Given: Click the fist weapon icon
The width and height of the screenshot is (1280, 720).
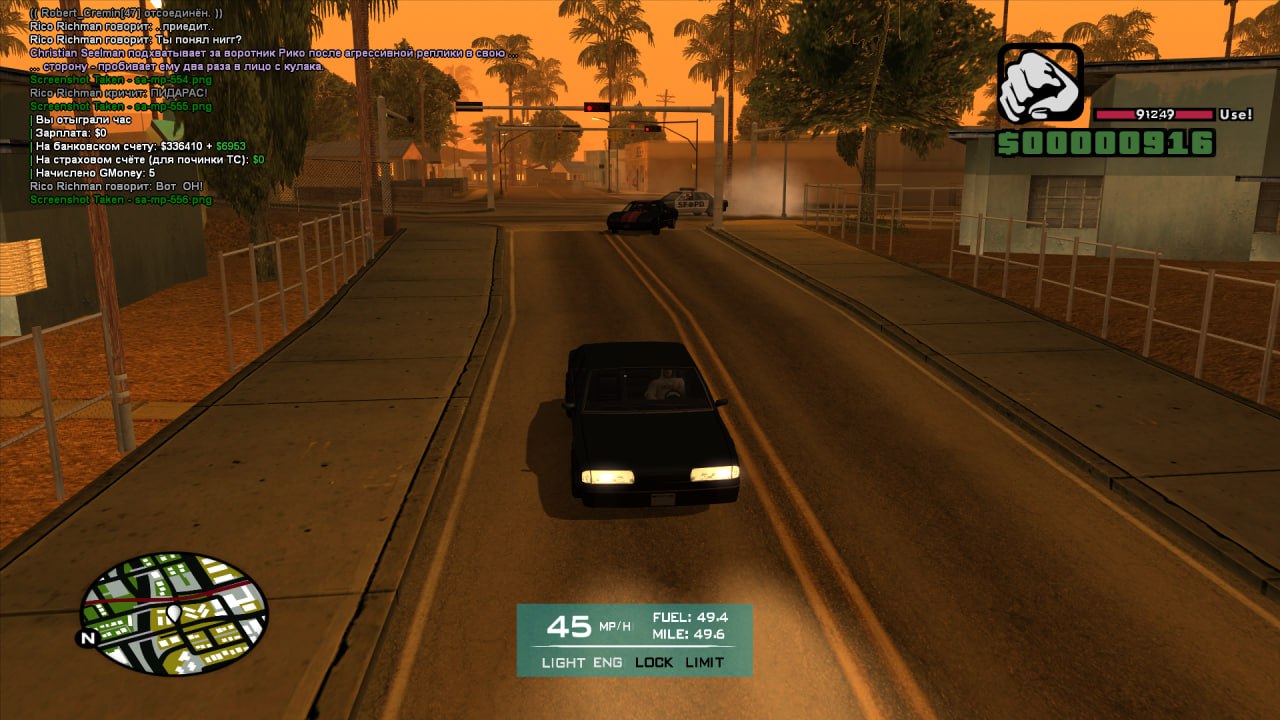Looking at the screenshot, I should 1040,84.
